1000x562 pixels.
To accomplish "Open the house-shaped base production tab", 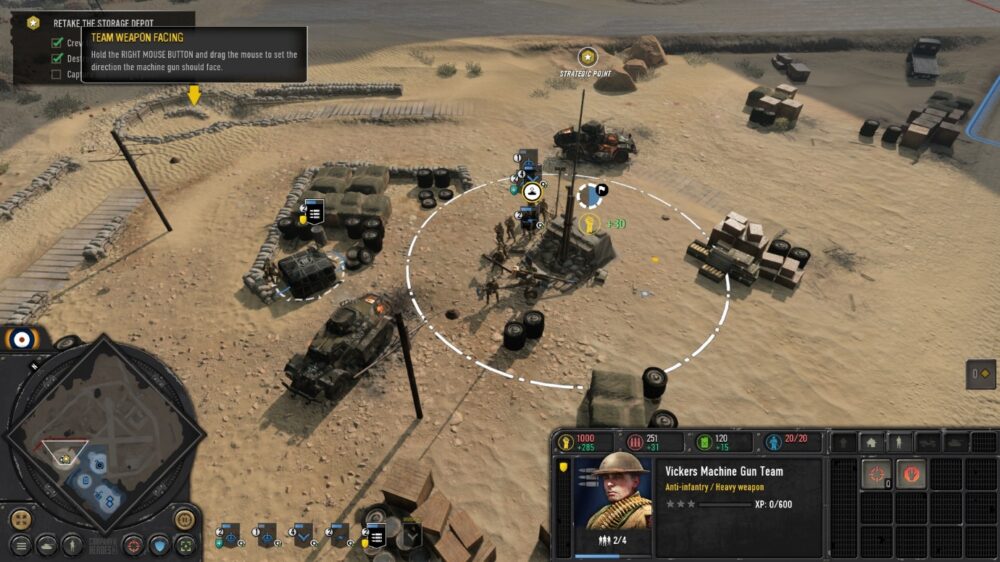I will (x=871, y=442).
